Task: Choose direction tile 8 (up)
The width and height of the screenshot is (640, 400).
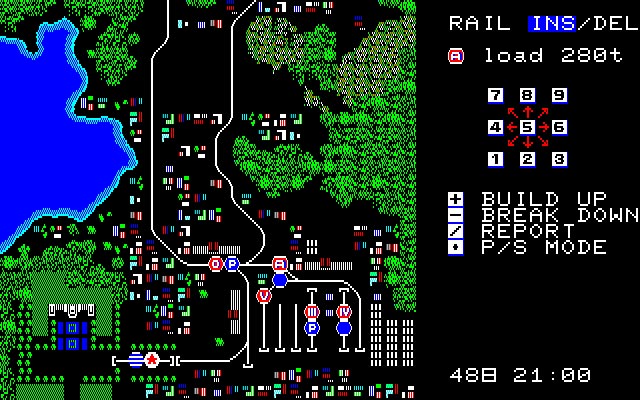Action: pyautogui.click(x=527, y=95)
